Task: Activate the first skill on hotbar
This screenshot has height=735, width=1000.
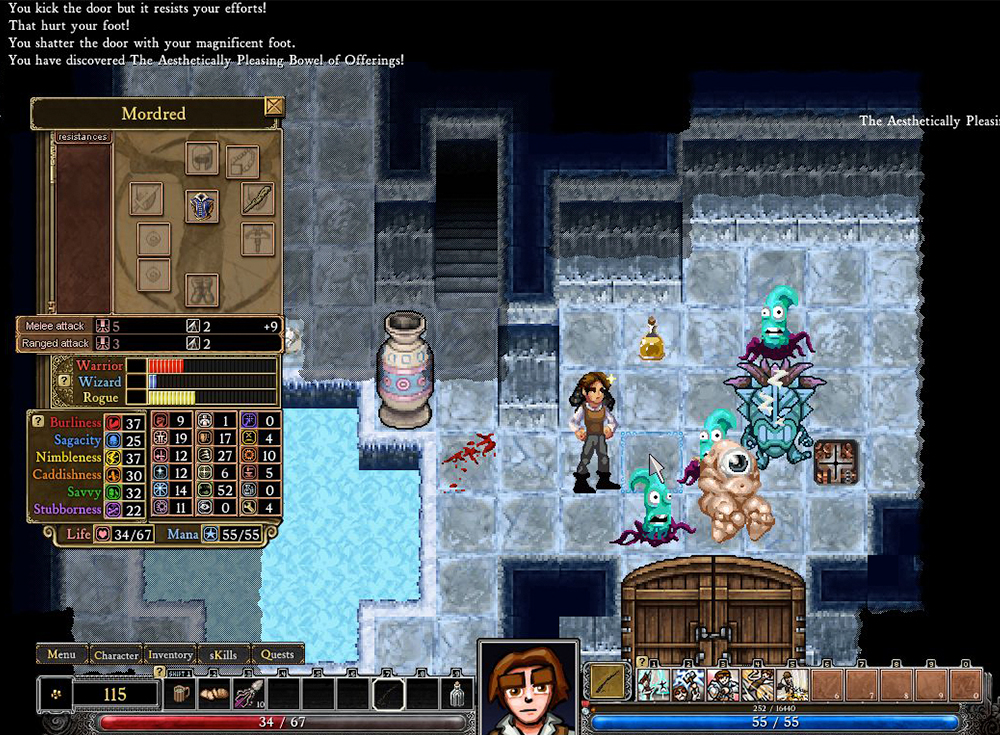Action: pyautogui.click(x=653, y=685)
